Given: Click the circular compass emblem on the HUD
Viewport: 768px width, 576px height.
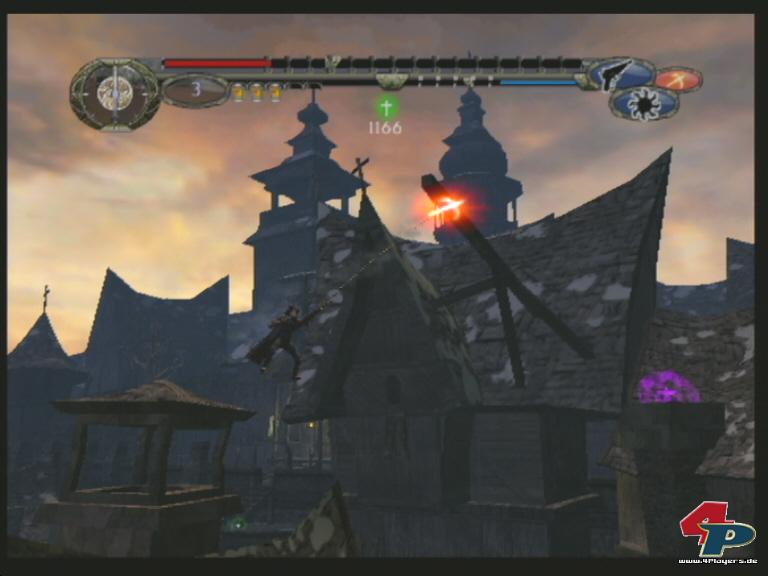Looking at the screenshot, I should click(x=115, y=93).
